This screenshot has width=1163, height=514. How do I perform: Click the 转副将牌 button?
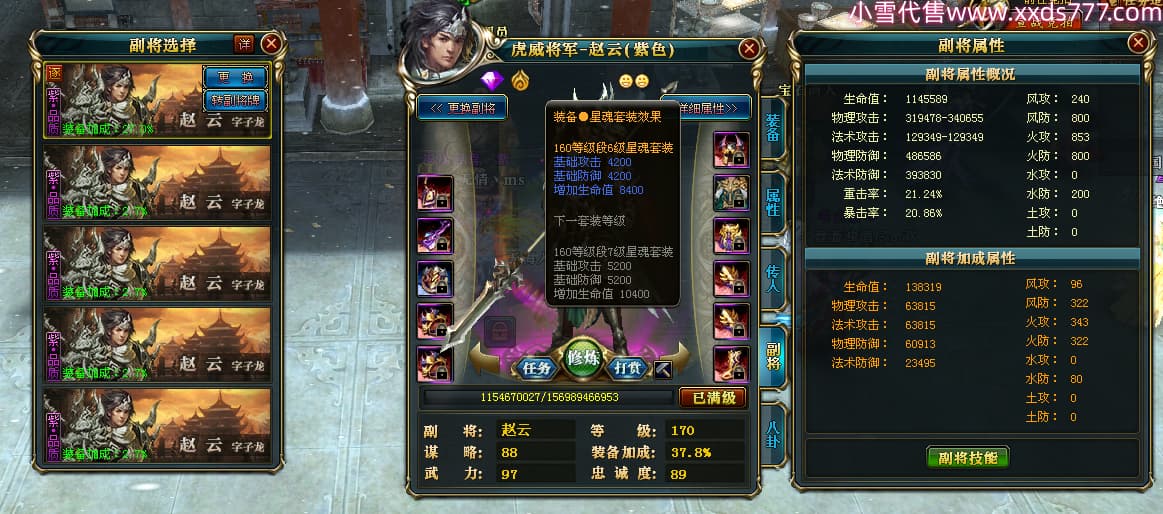click(235, 99)
